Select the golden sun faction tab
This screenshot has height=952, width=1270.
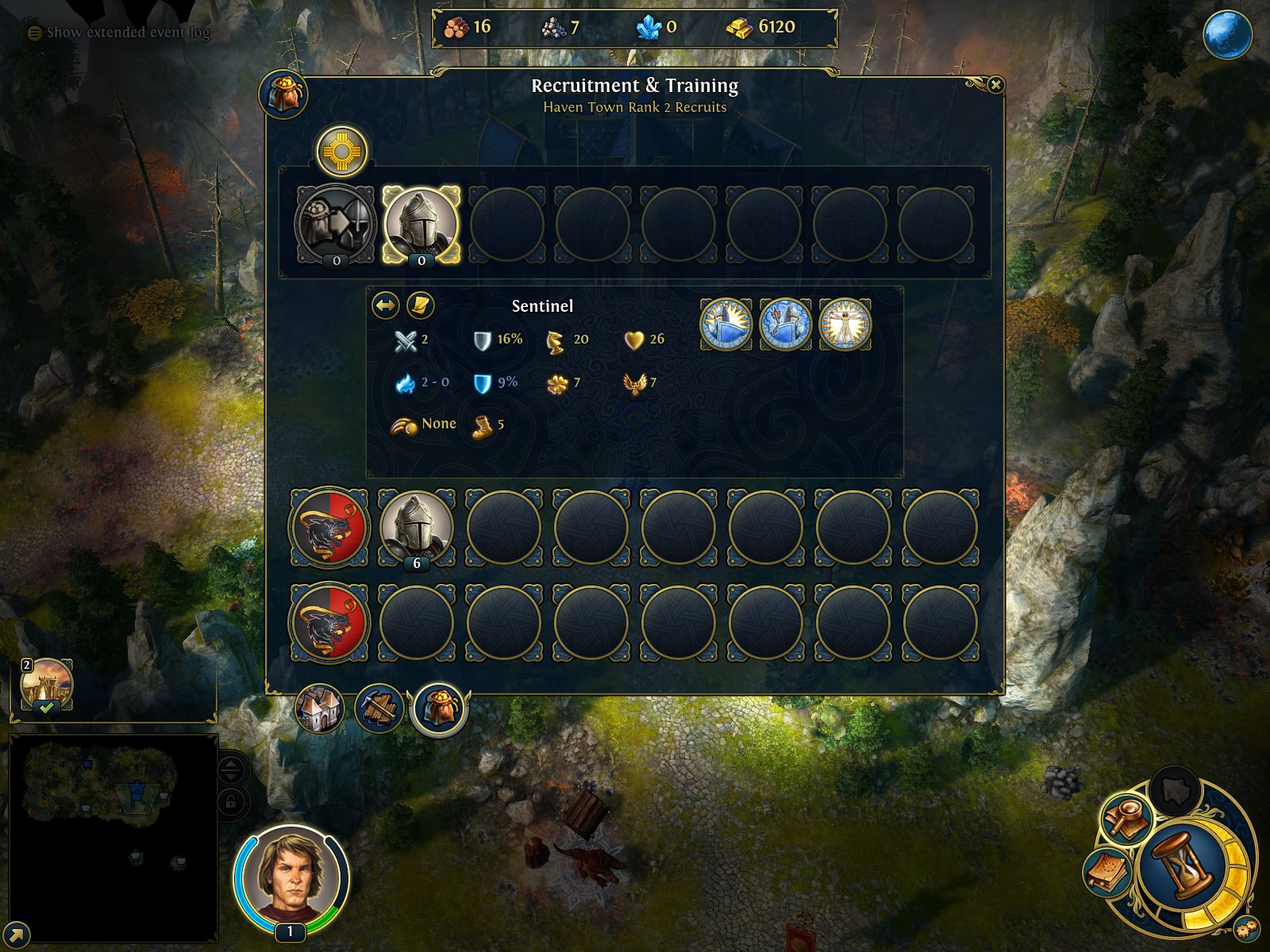tap(341, 150)
